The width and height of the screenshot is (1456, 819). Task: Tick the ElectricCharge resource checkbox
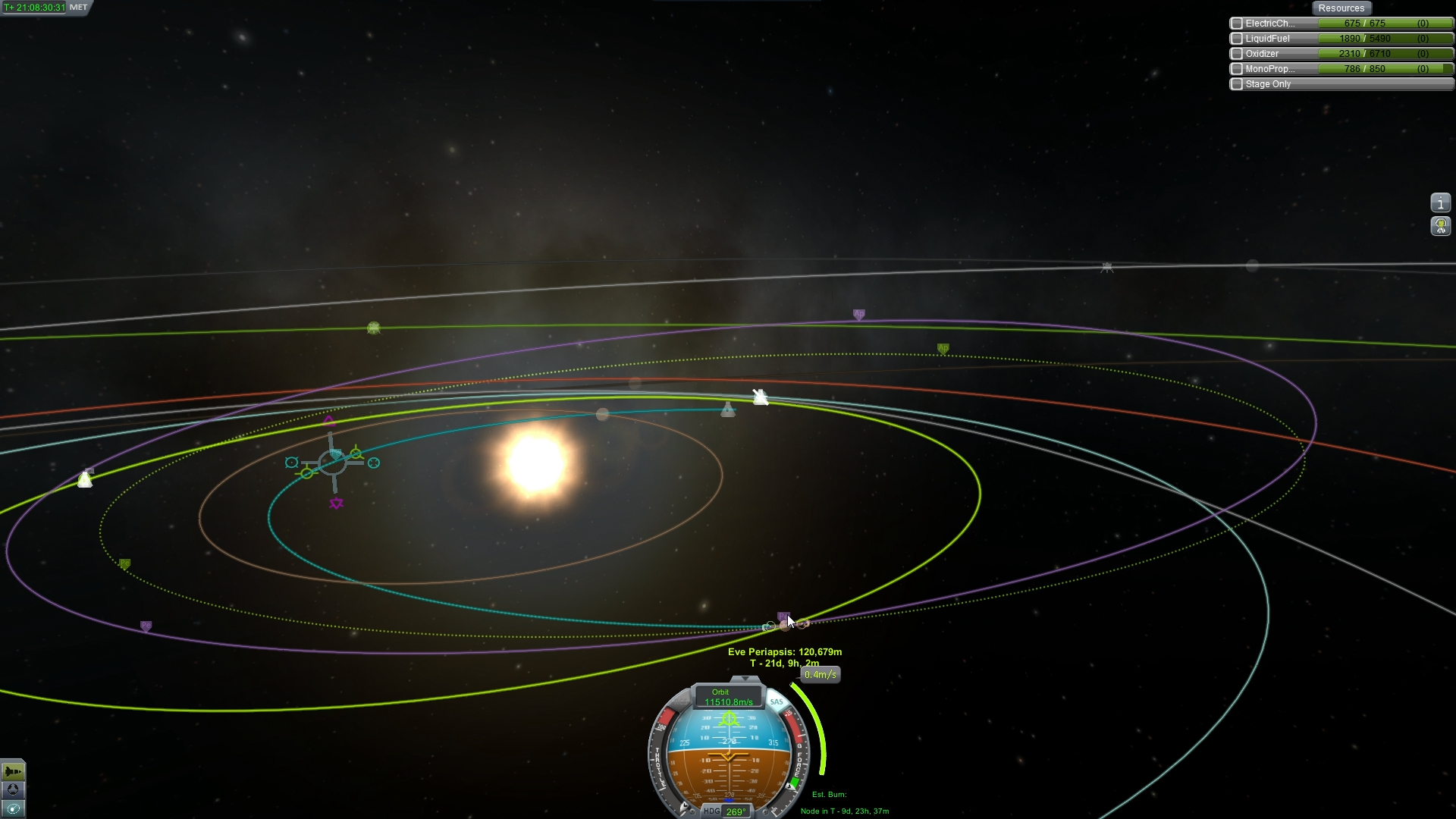pyautogui.click(x=1237, y=24)
